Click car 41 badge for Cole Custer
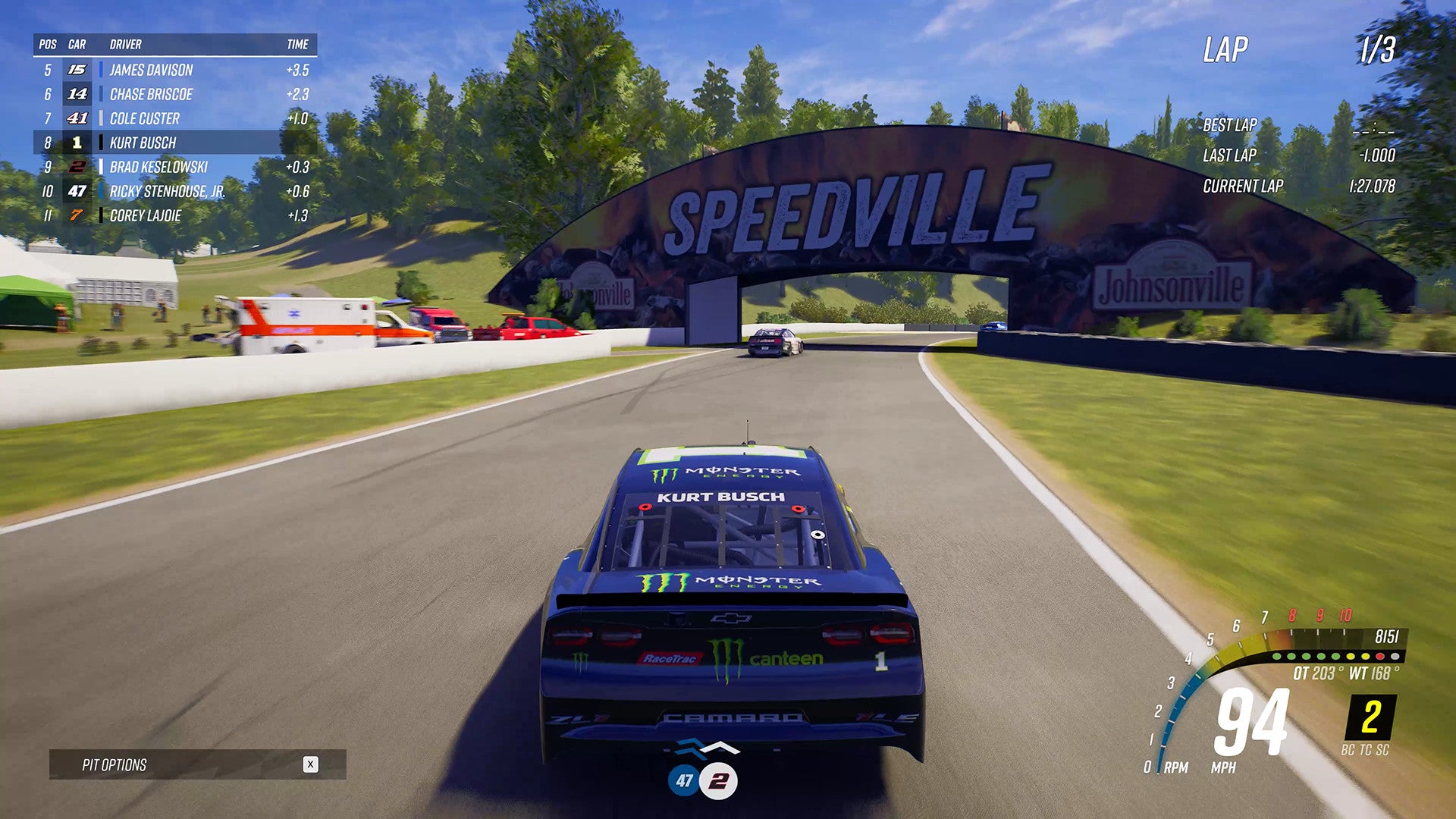 (x=76, y=118)
